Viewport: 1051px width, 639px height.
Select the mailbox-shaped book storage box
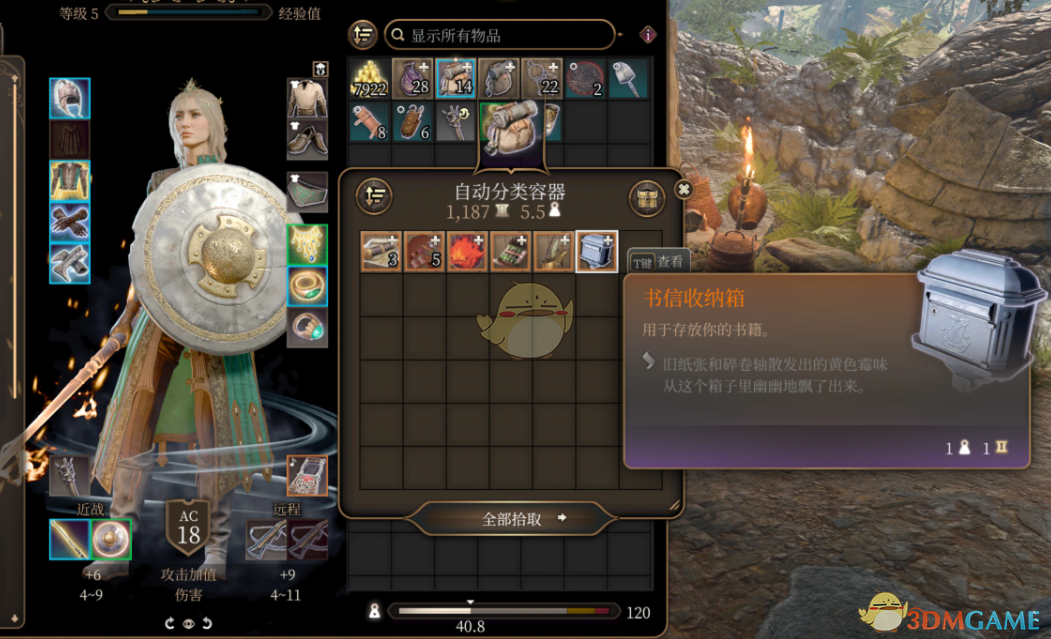pos(597,252)
